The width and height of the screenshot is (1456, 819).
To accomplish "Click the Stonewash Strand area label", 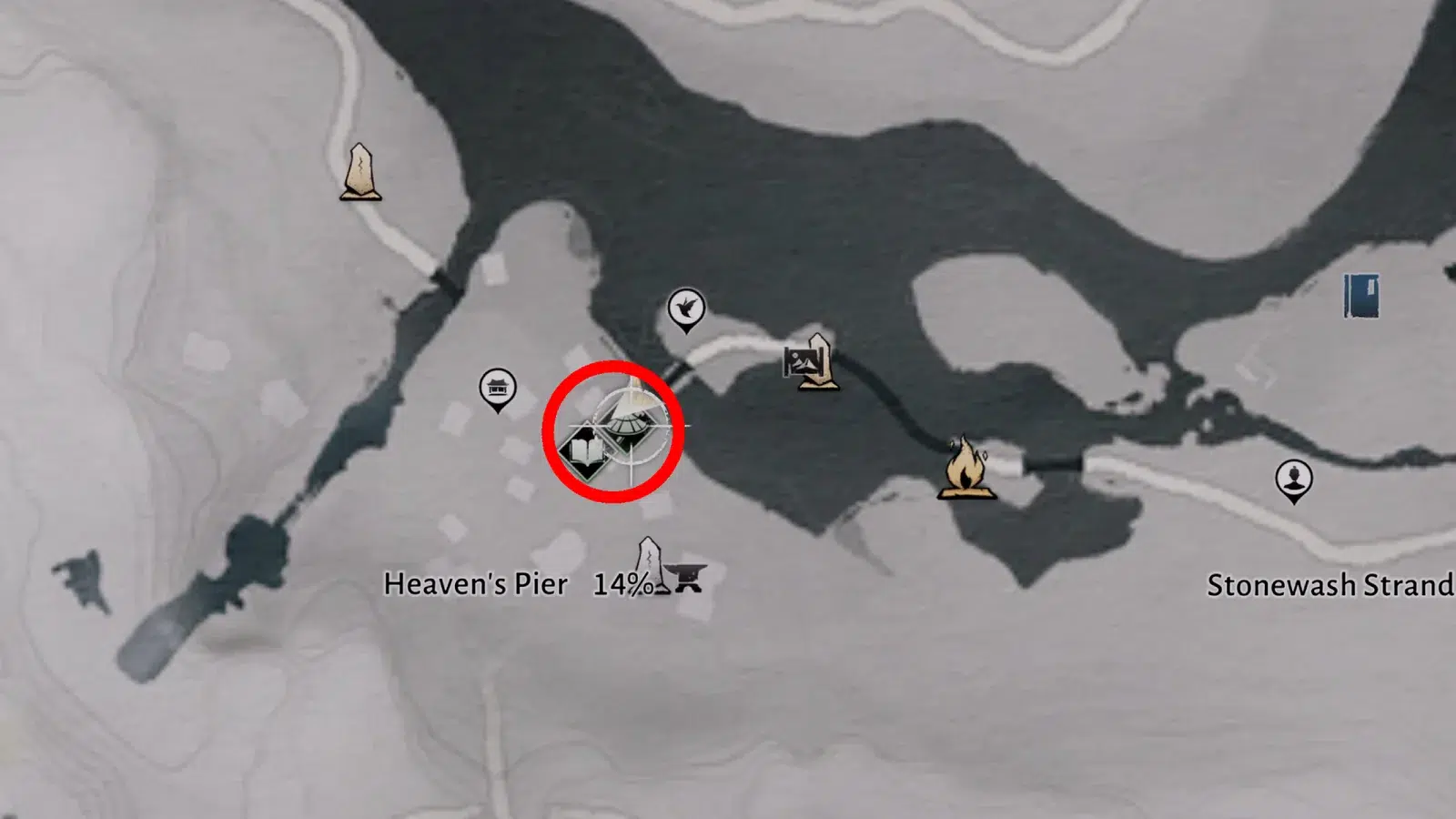I will pyautogui.click(x=1330, y=585).
